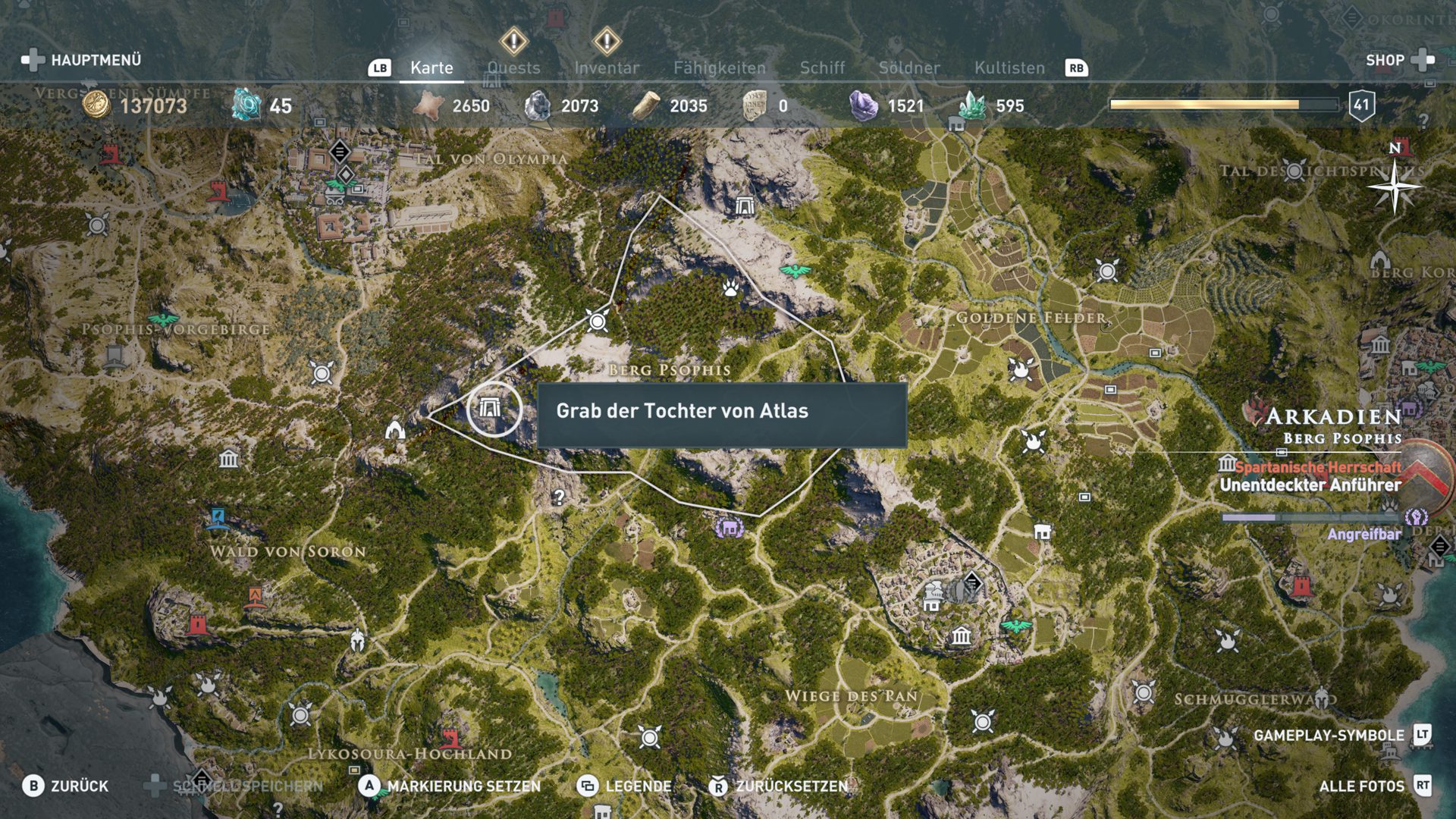Go back with Zurück
Viewport: 1456px width, 819px height.
pos(65,786)
